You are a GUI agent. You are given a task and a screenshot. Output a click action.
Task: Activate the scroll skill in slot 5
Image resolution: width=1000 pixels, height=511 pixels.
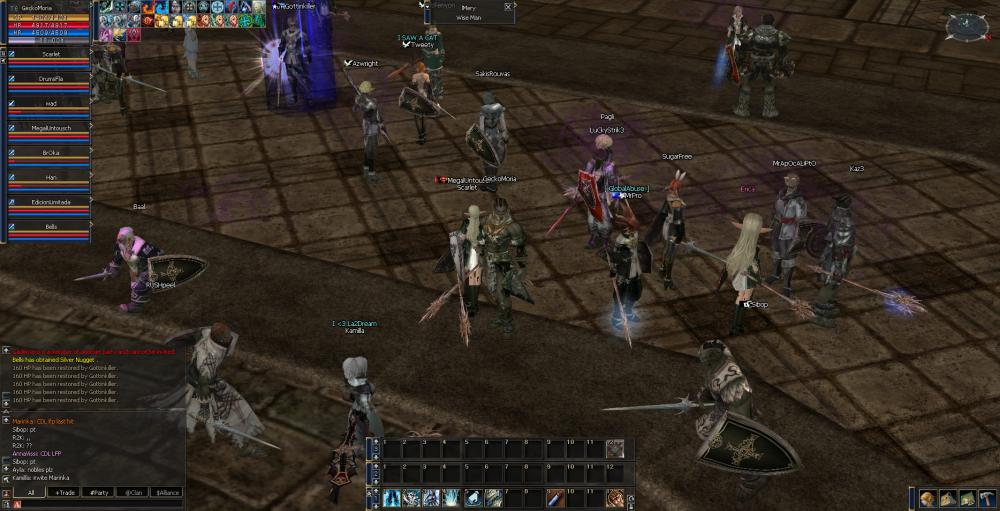(x=473, y=497)
